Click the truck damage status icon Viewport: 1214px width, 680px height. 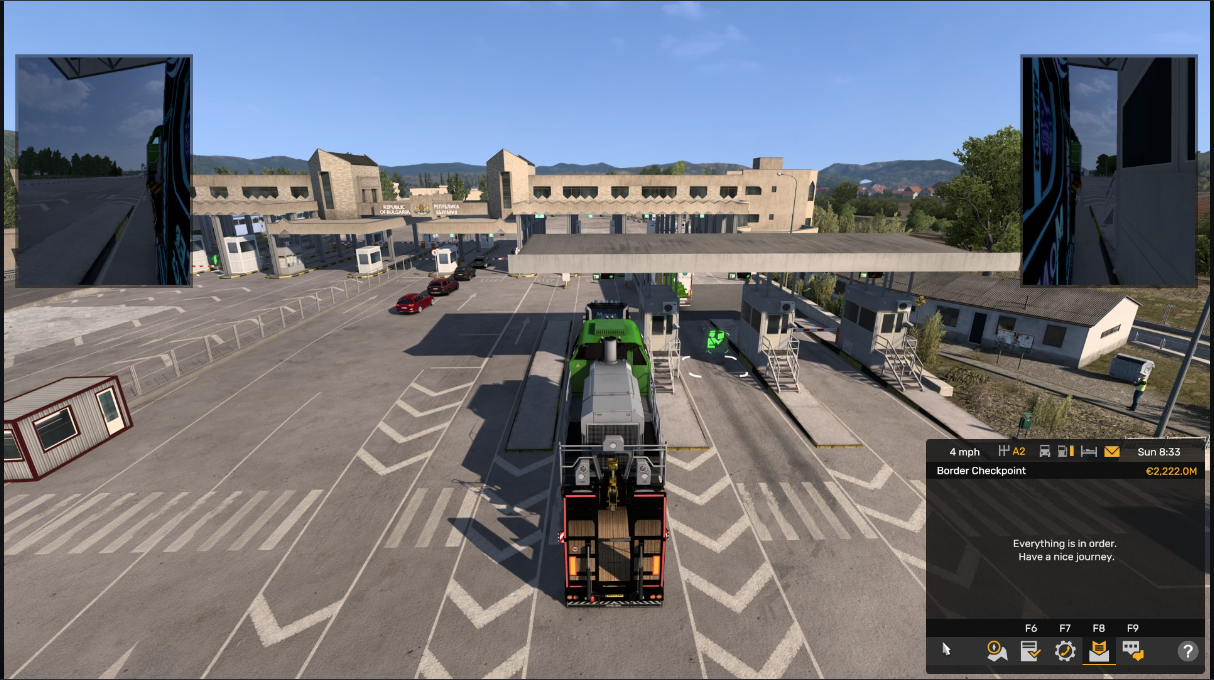click(1045, 451)
